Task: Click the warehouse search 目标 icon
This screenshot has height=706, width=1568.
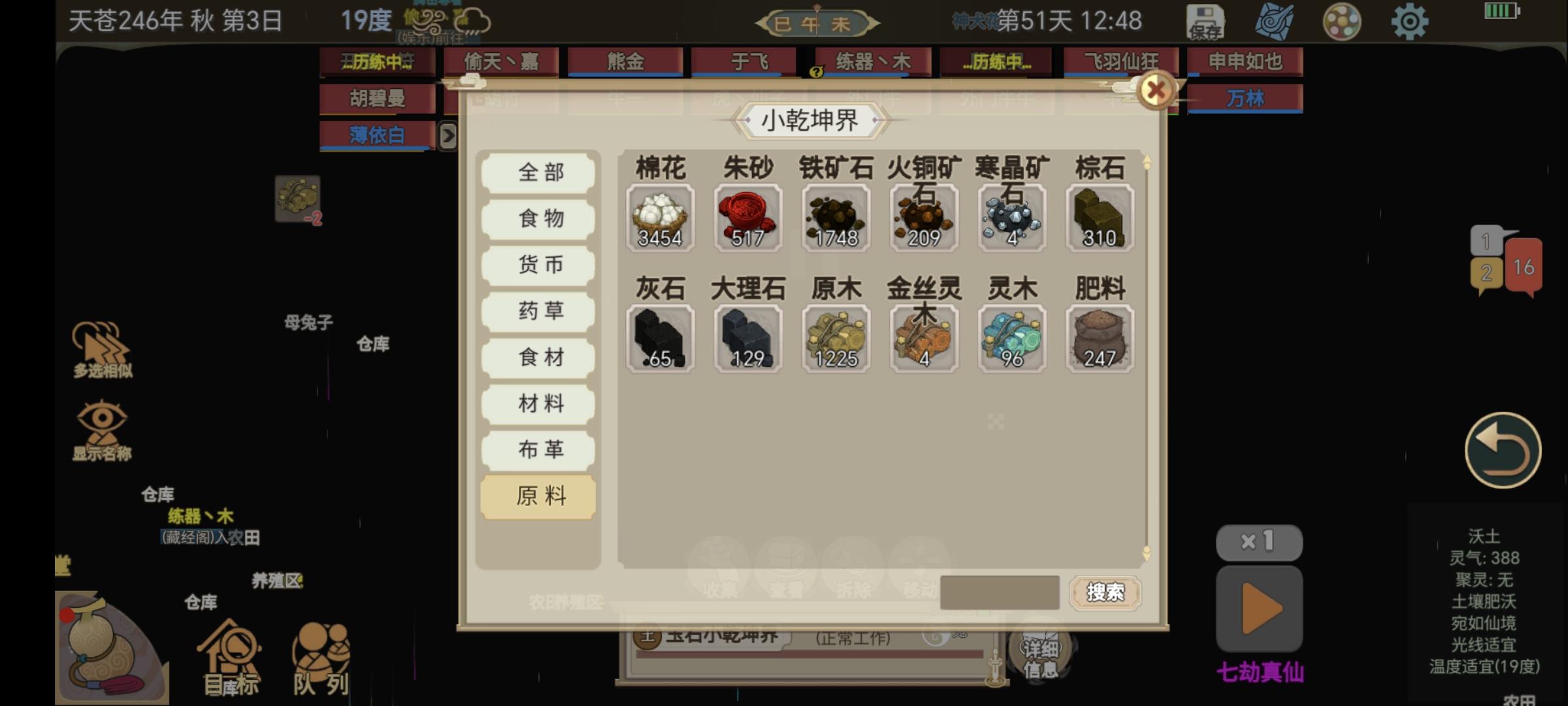Action: tap(229, 650)
